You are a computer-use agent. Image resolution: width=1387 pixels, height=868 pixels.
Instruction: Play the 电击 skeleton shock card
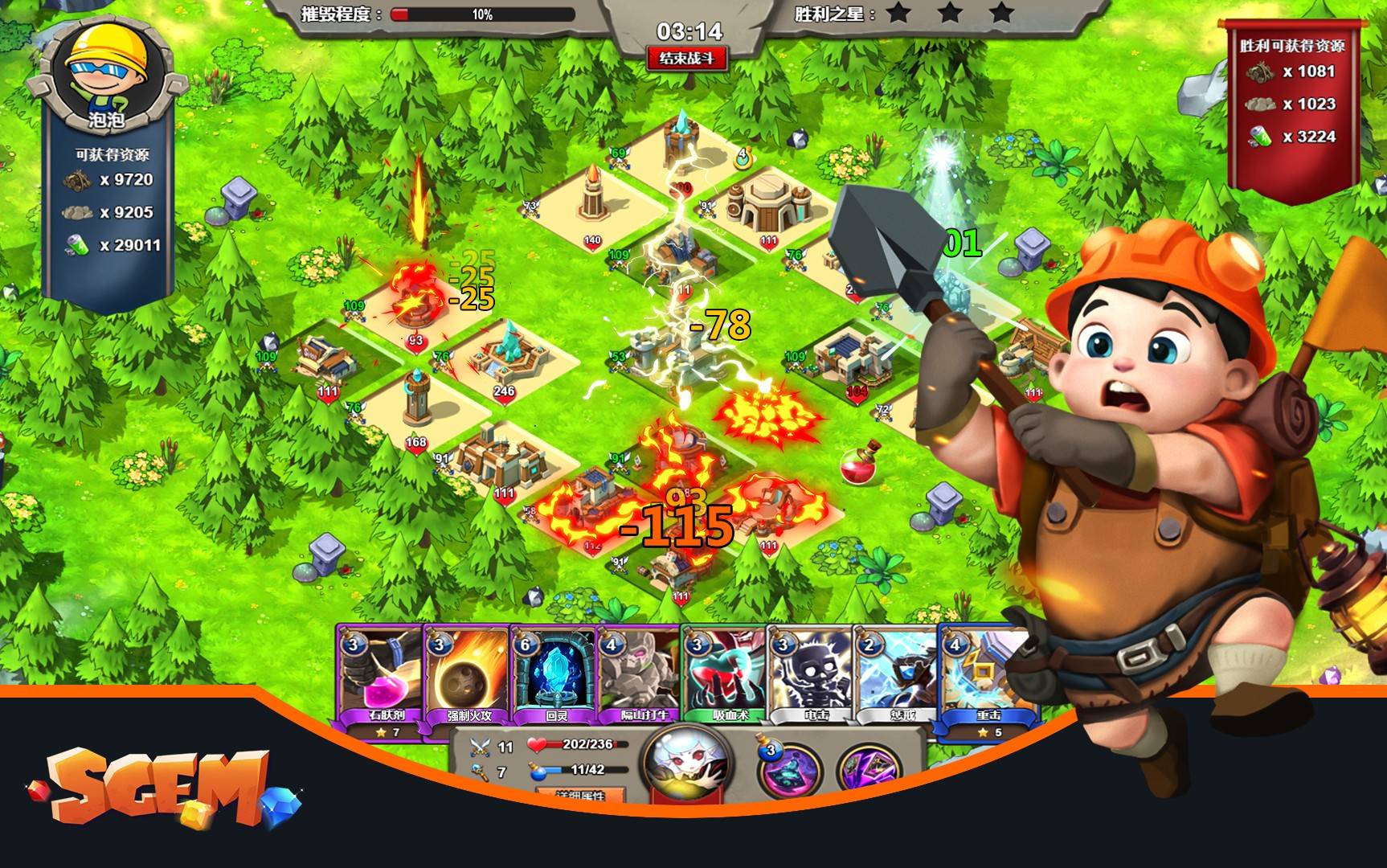point(812,674)
